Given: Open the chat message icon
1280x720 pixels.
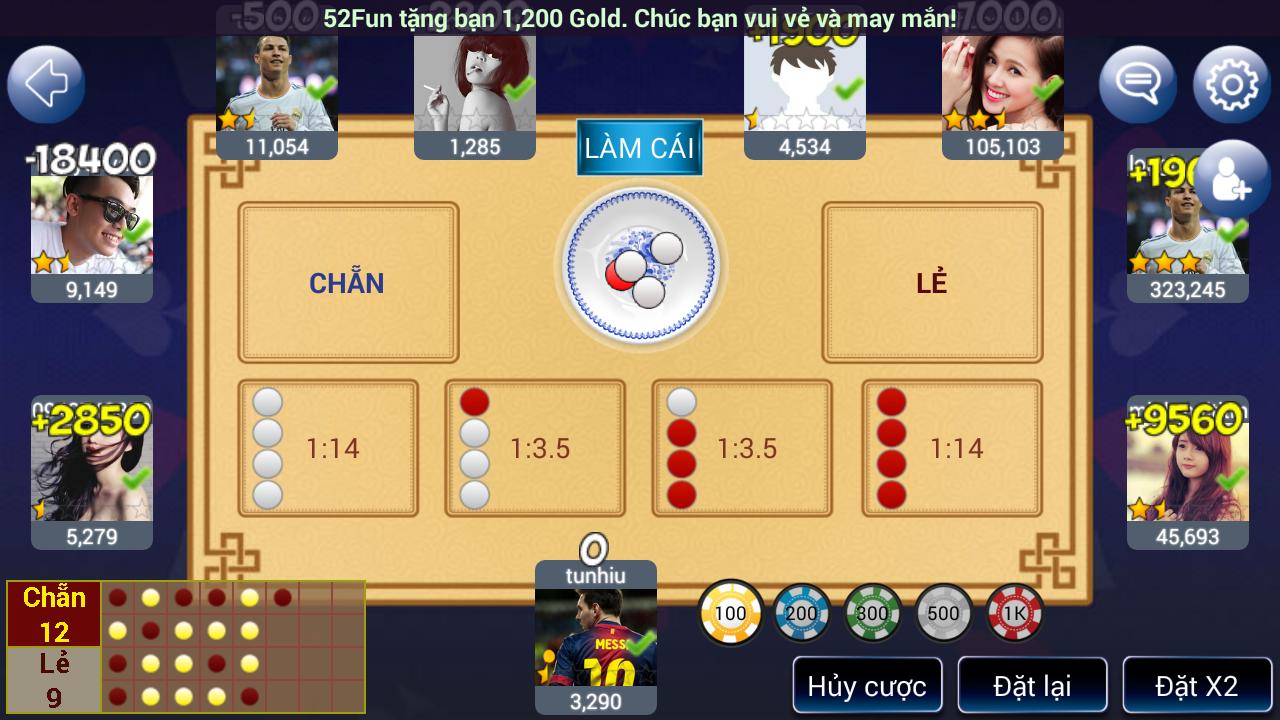Looking at the screenshot, I should (x=1137, y=84).
